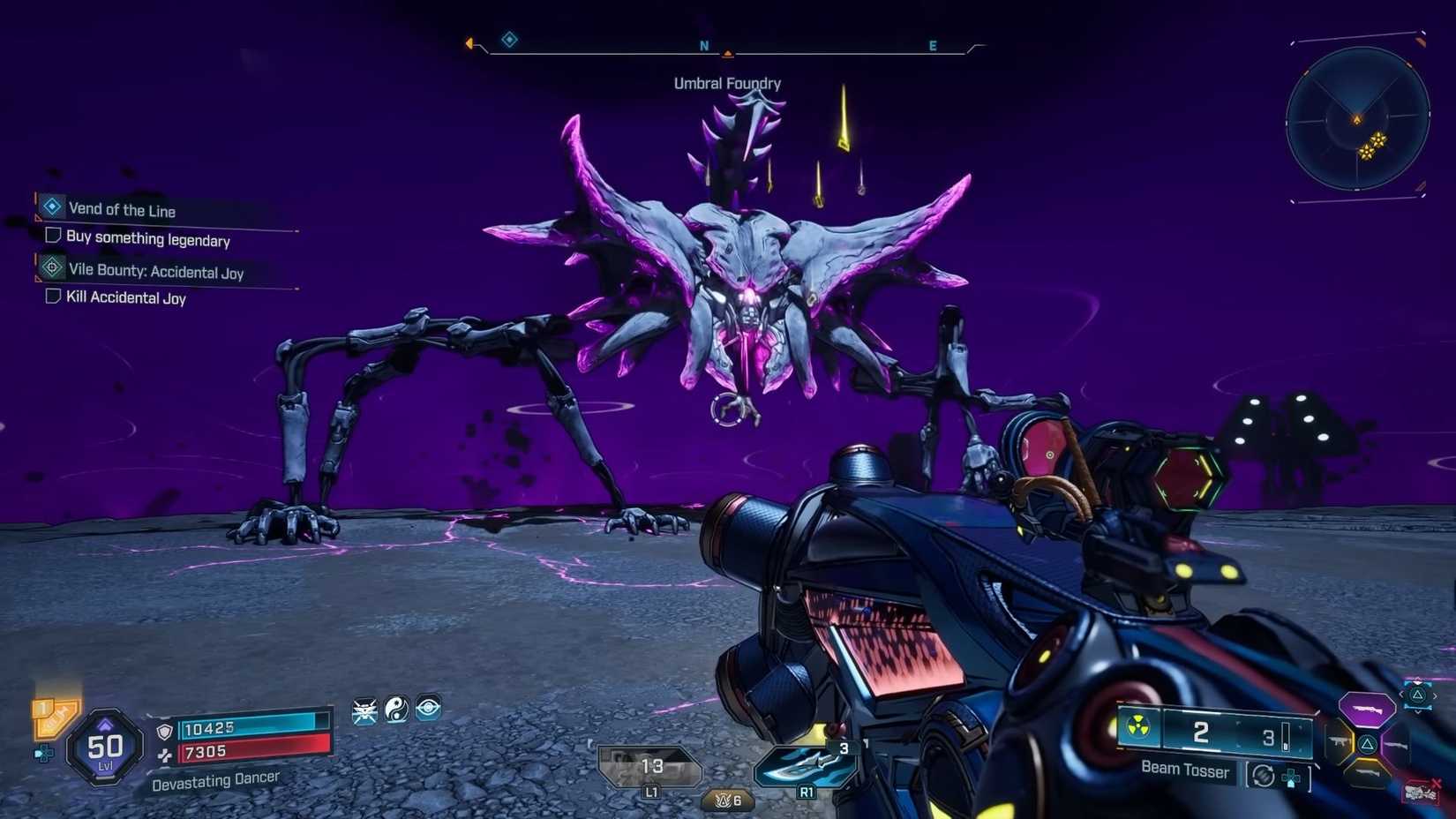Check the Kill Accidental Joy objective box
The image size is (1456, 819).
[x=53, y=297]
